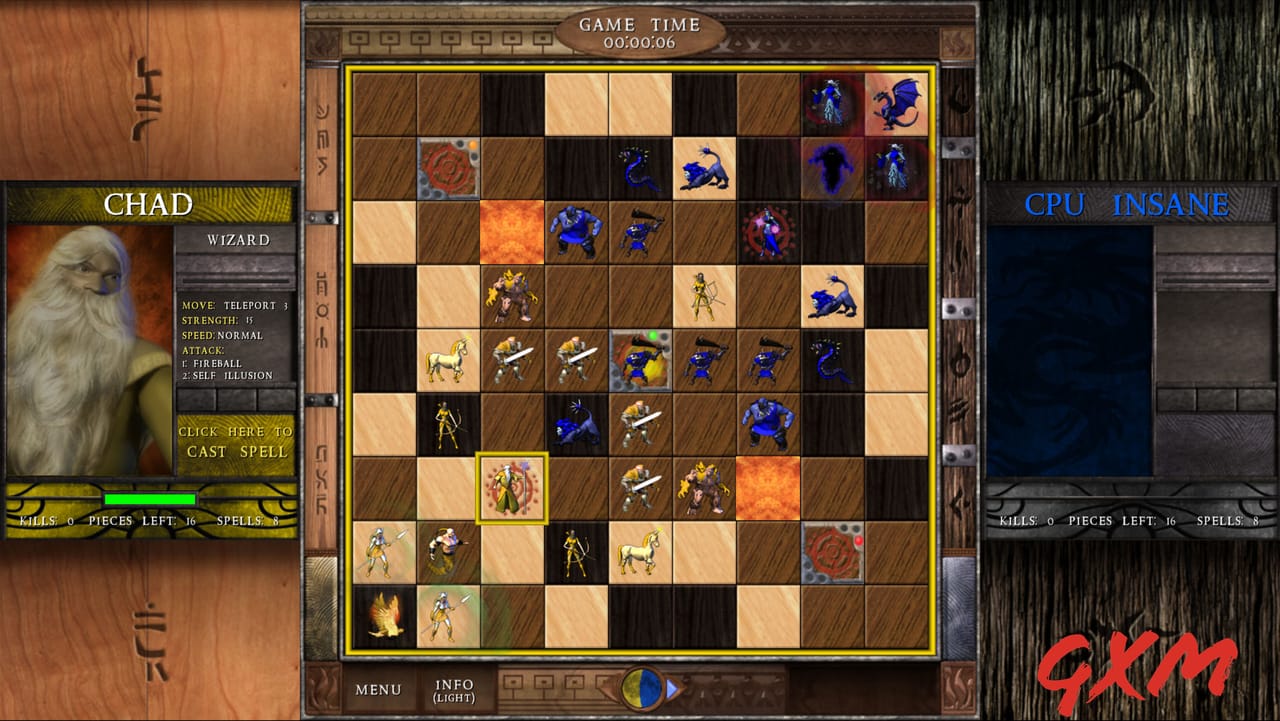Open the MENU at the bottom bar
Screen dimensions: 1280x721
[378, 689]
